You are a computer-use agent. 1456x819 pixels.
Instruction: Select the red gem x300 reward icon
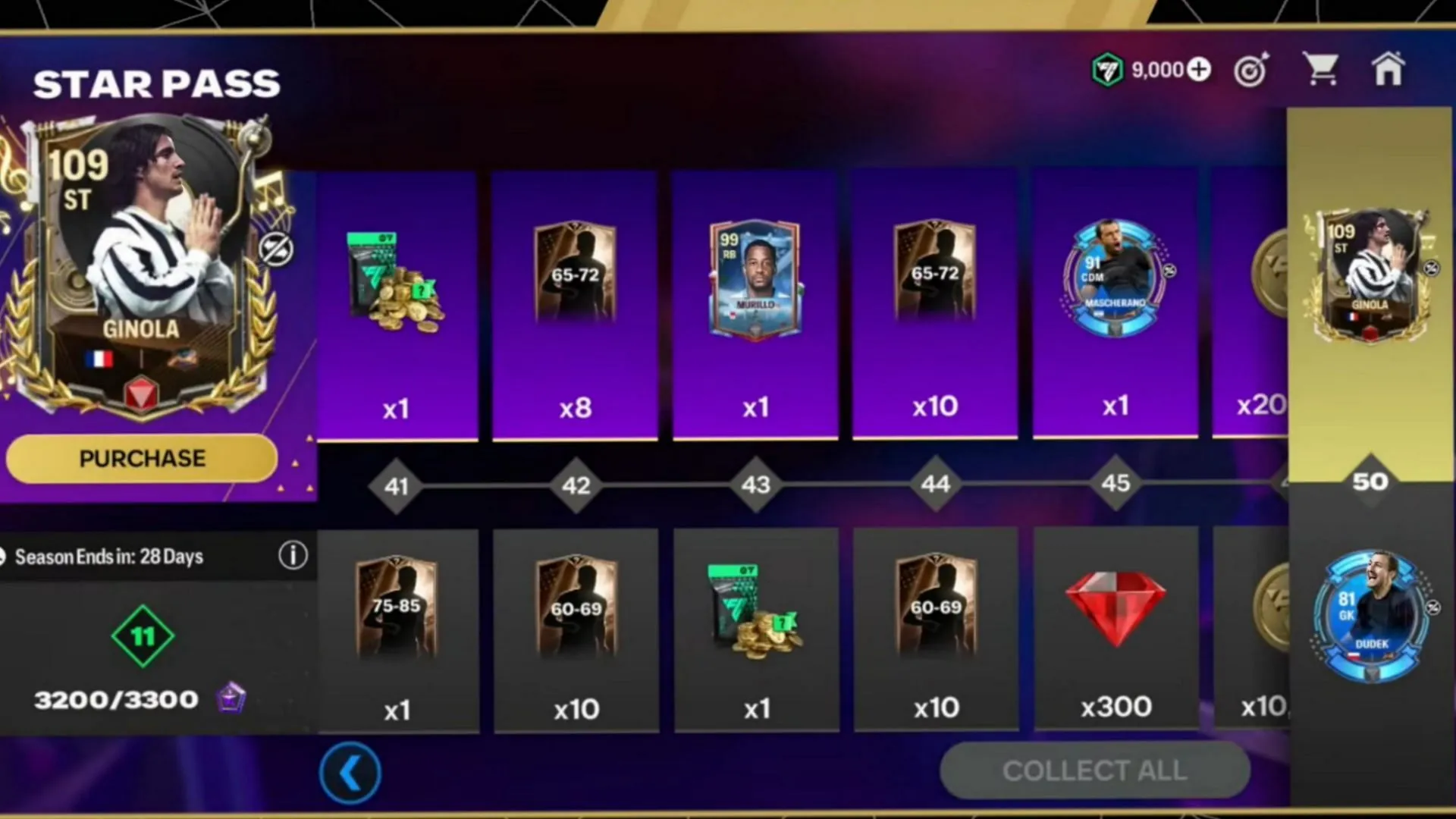click(1115, 607)
